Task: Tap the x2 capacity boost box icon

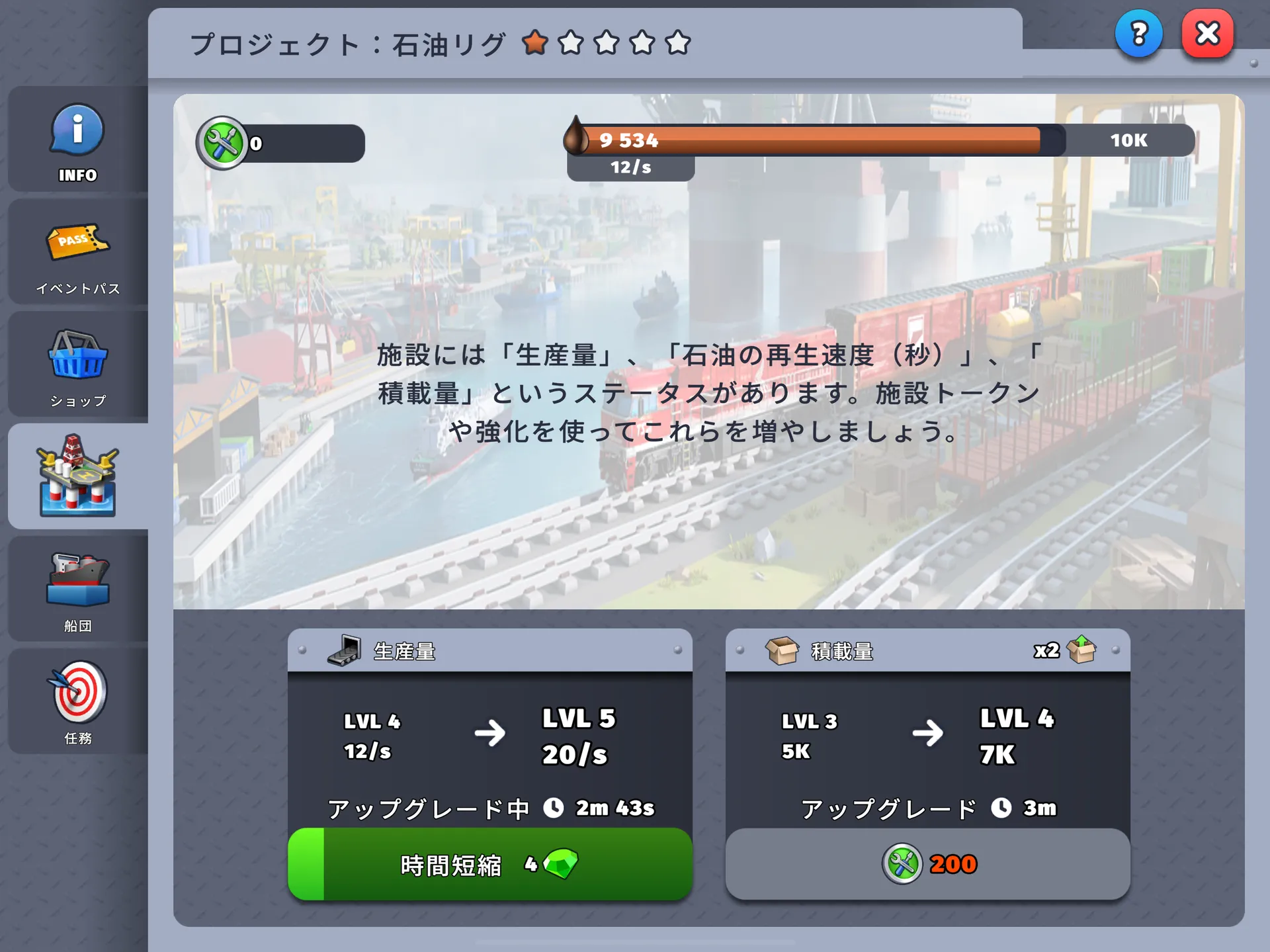Action: (x=1080, y=650)
